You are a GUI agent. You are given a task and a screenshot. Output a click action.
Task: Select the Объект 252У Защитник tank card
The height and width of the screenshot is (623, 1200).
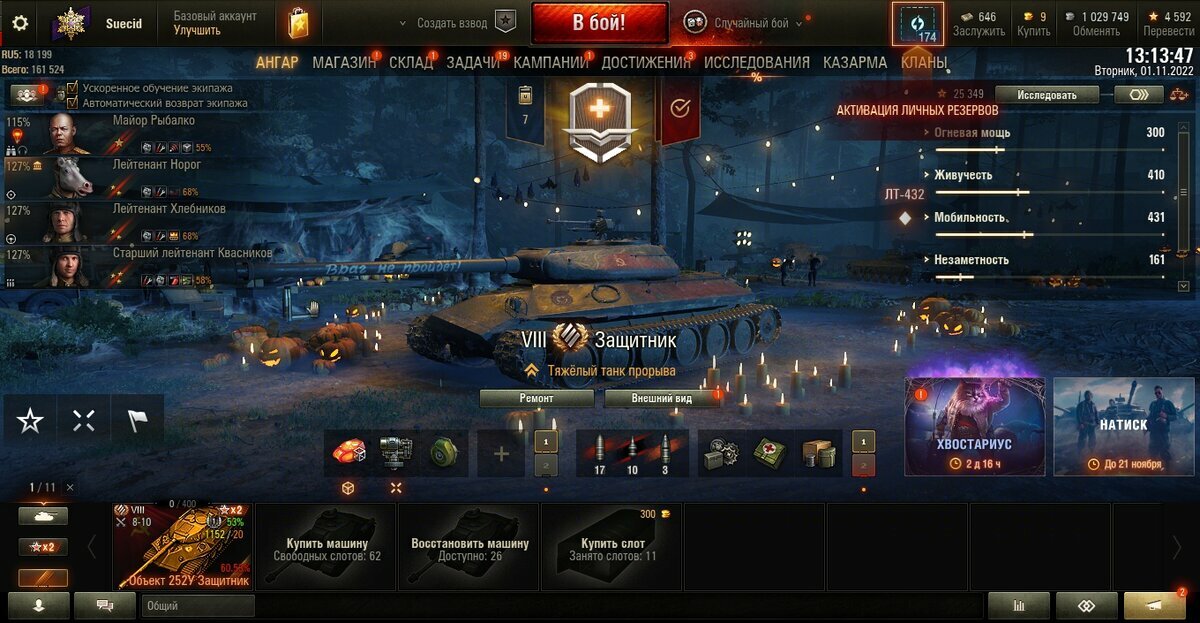pos(182,546)
